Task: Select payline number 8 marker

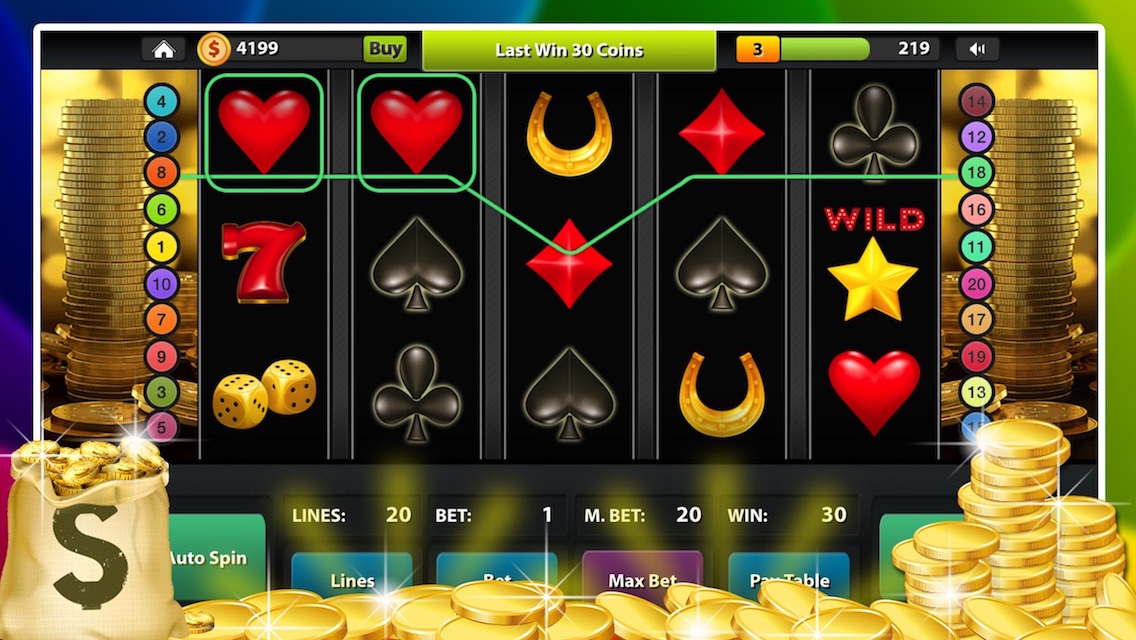Action: [x=161, y=173]
